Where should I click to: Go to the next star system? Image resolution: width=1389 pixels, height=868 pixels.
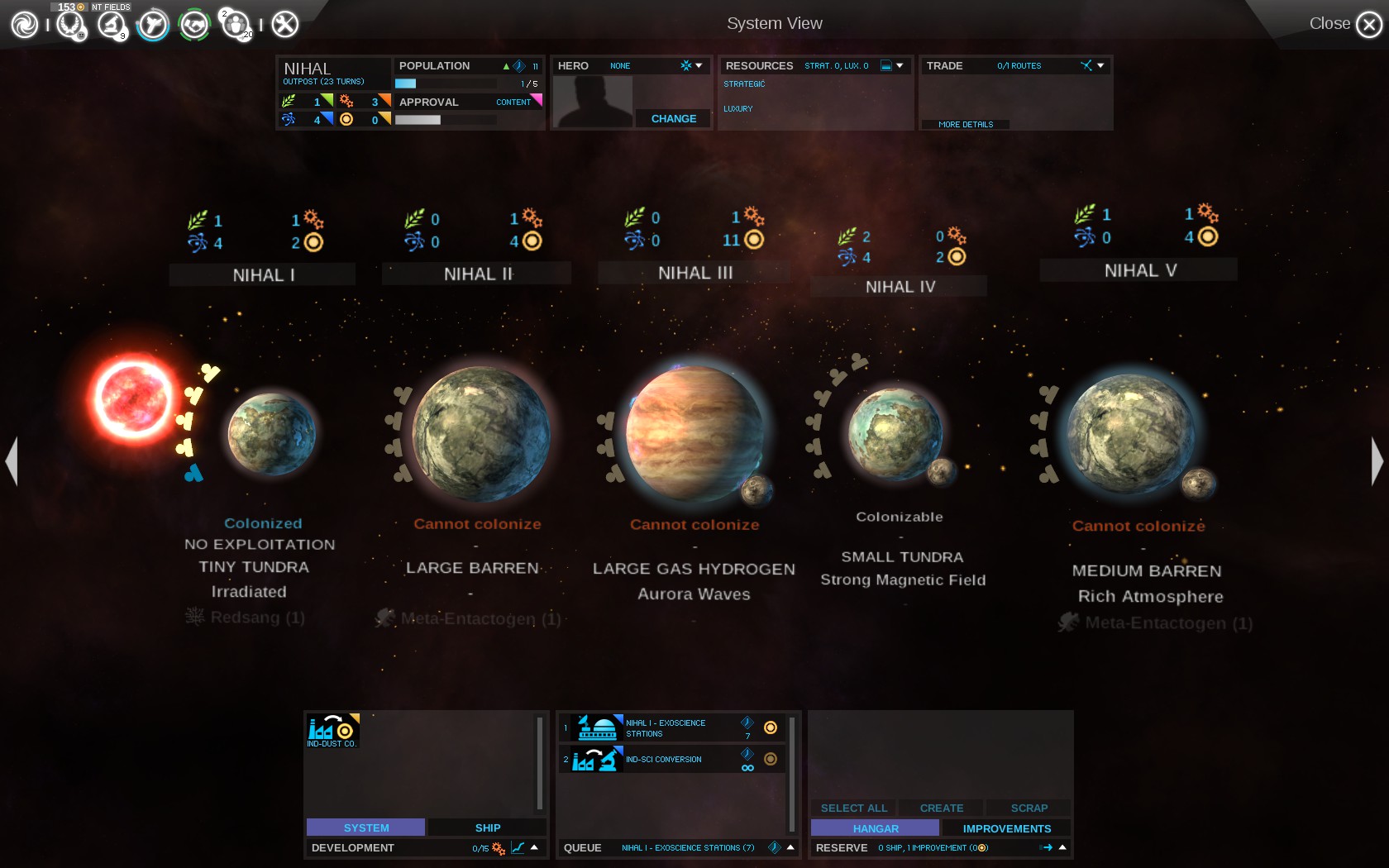point(1377,460)
